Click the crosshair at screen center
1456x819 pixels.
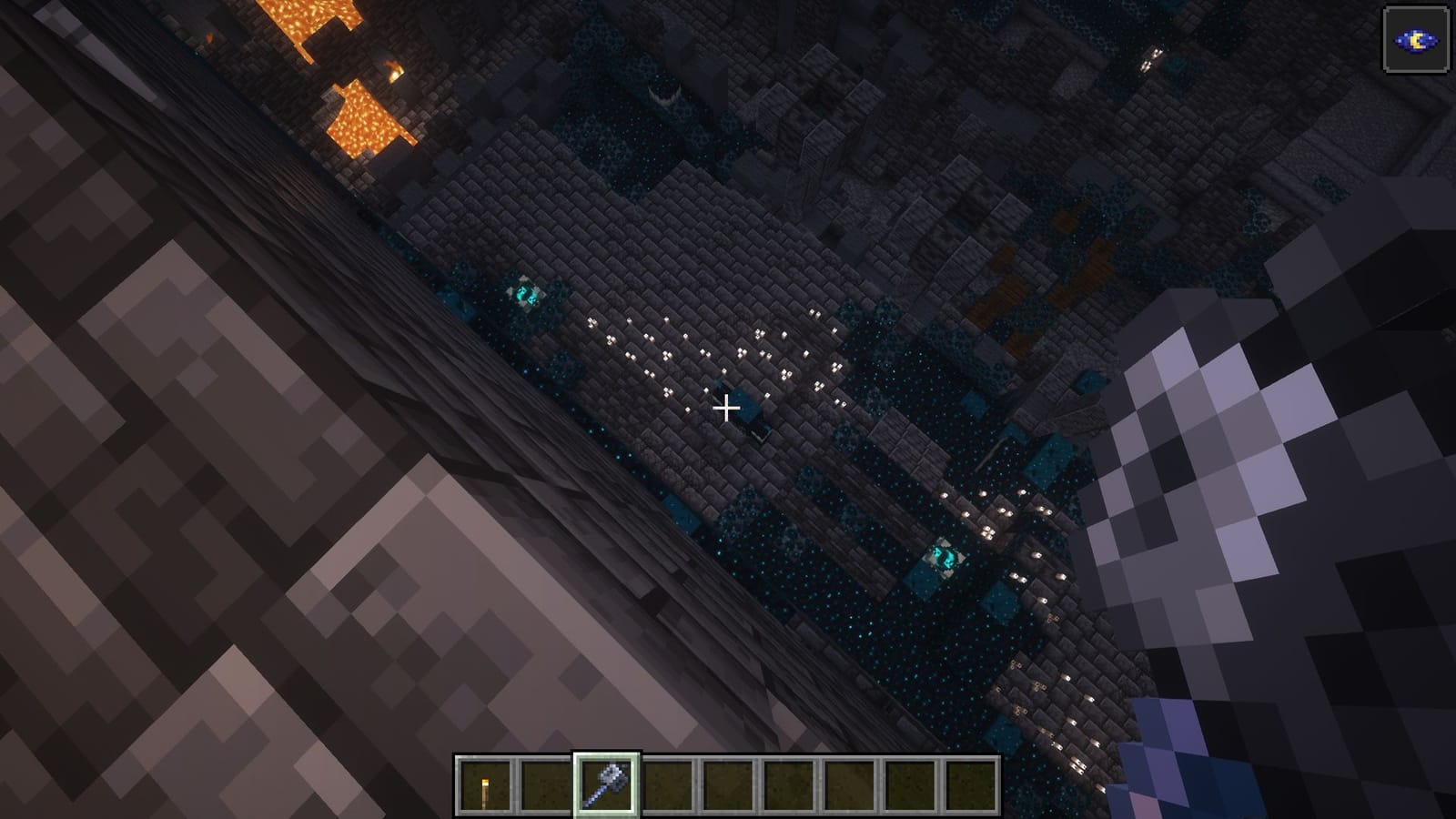click(727, 409)
